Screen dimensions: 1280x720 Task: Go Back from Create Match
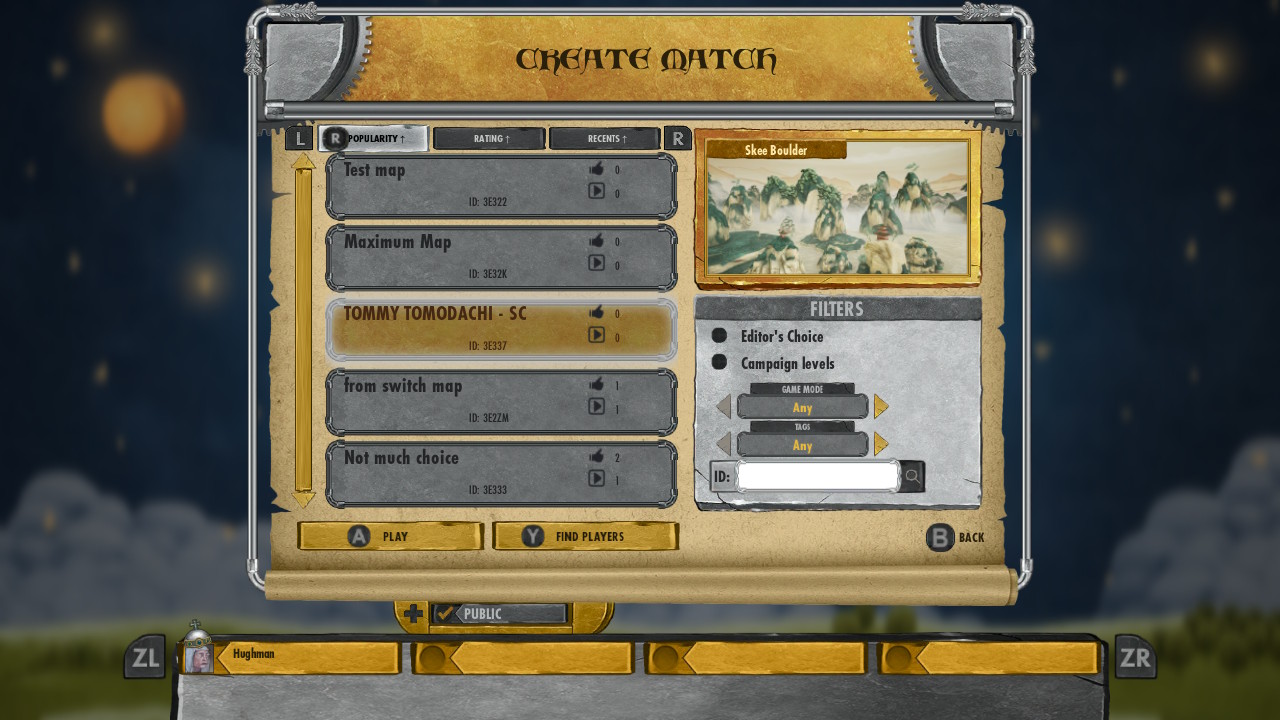[956, 538]
